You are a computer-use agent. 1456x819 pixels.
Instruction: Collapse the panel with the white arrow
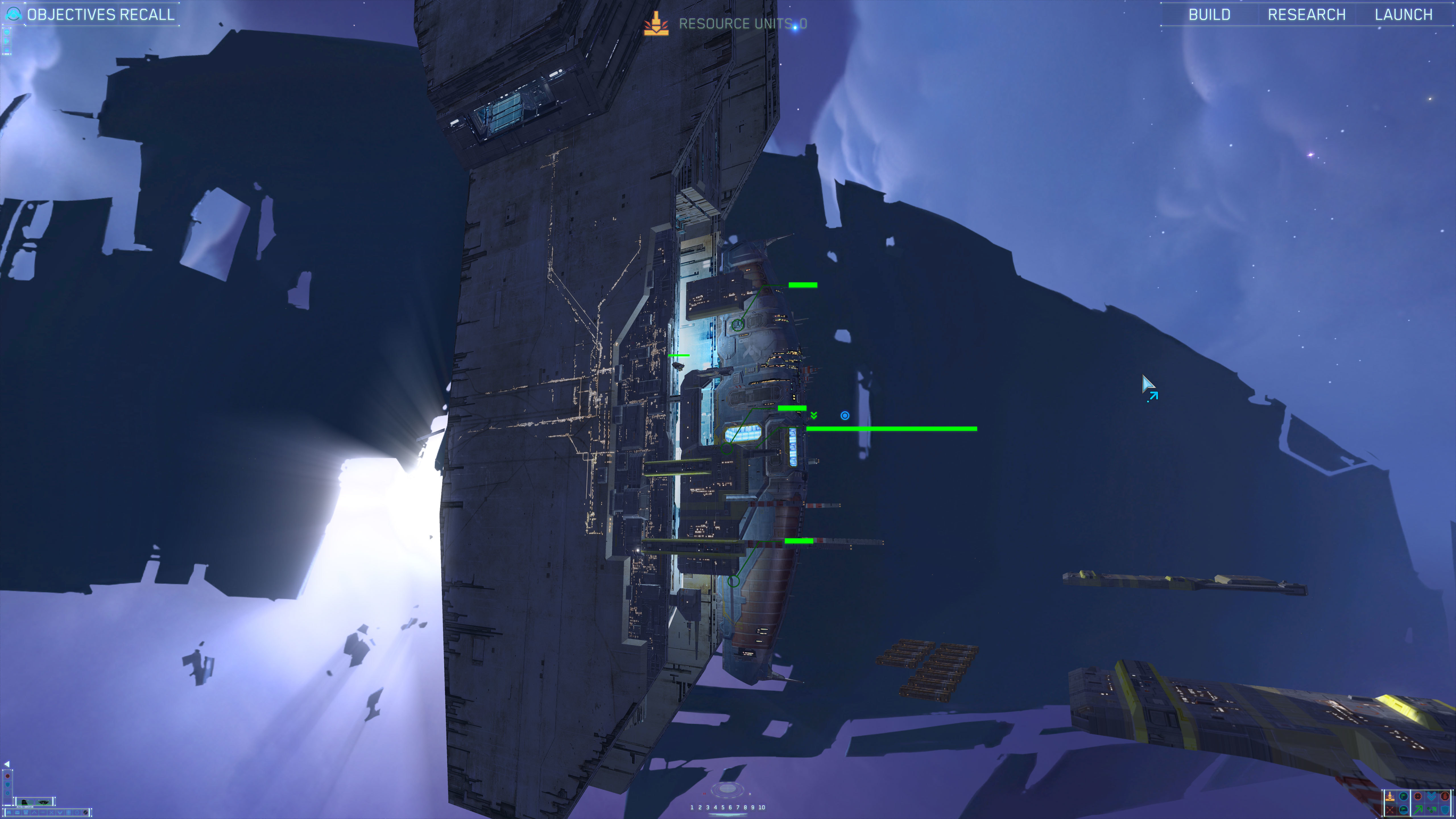pyautogui.click(x=7, y=764)
